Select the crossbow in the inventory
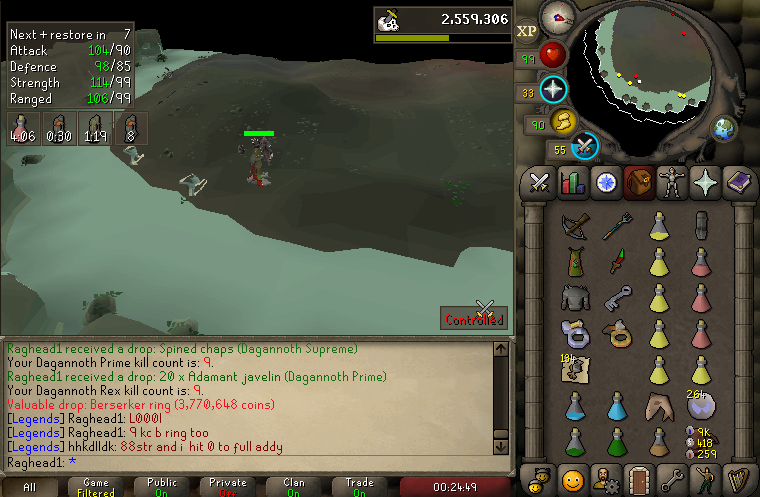760x497 pixels. (x=575, y=226)
